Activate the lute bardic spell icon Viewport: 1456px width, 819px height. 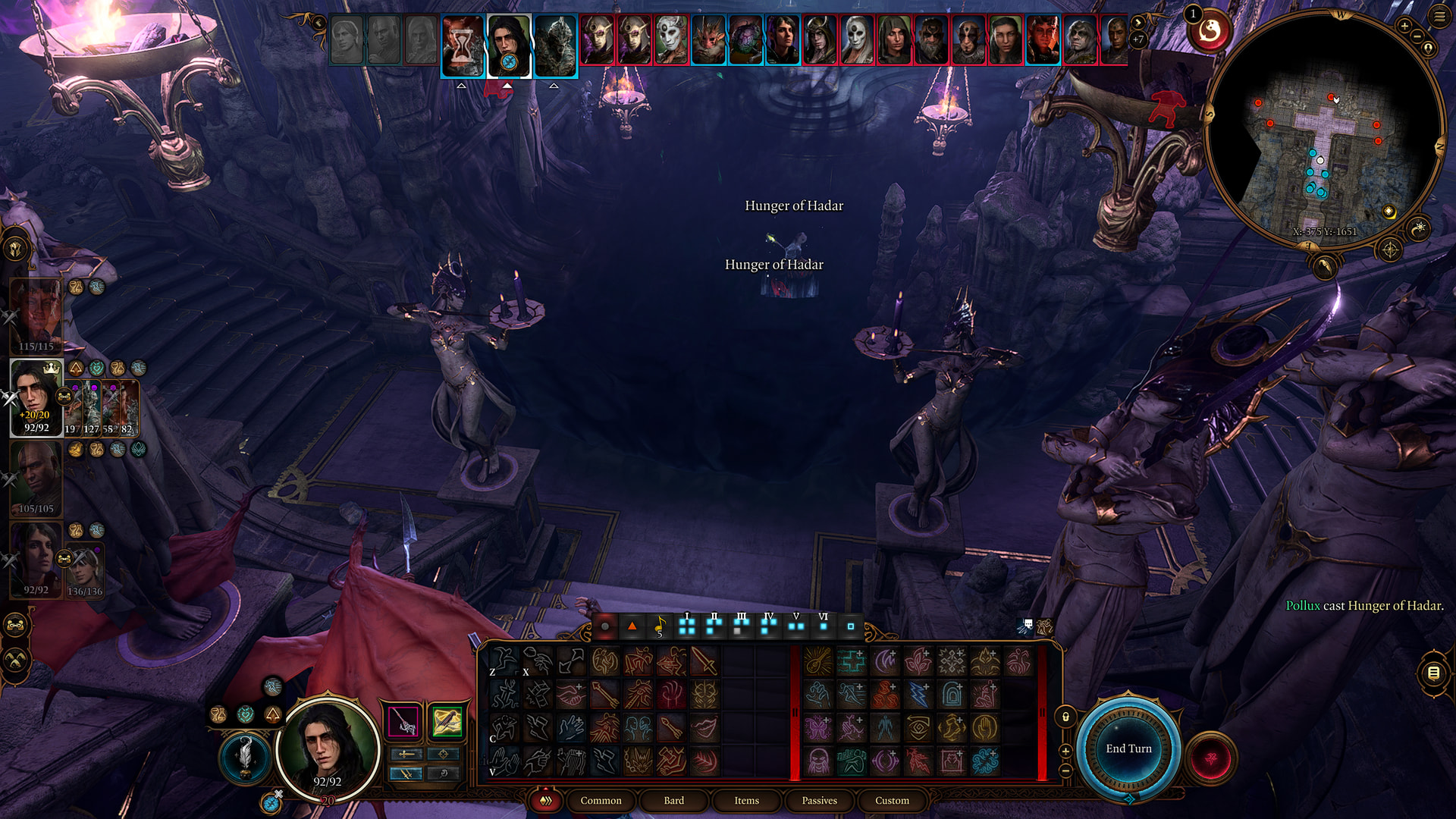818,662
